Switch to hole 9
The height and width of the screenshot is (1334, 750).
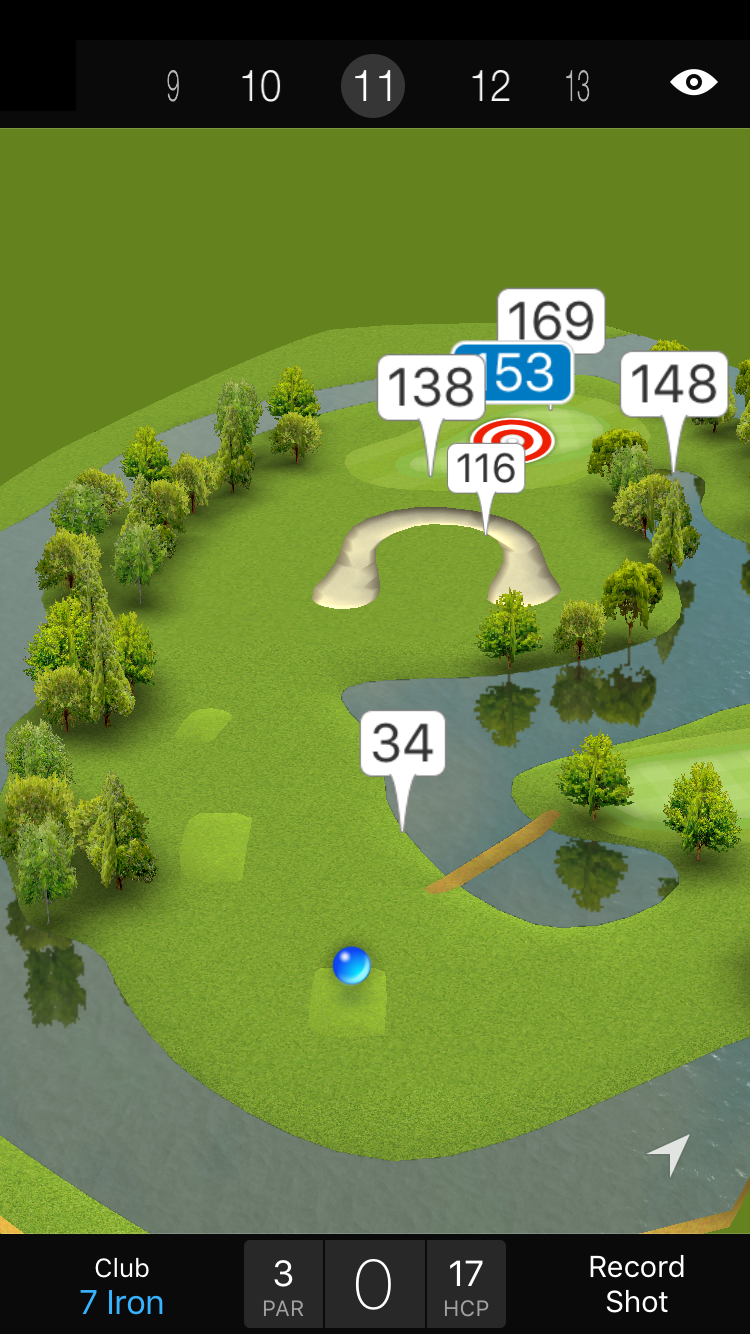(173, 87)
